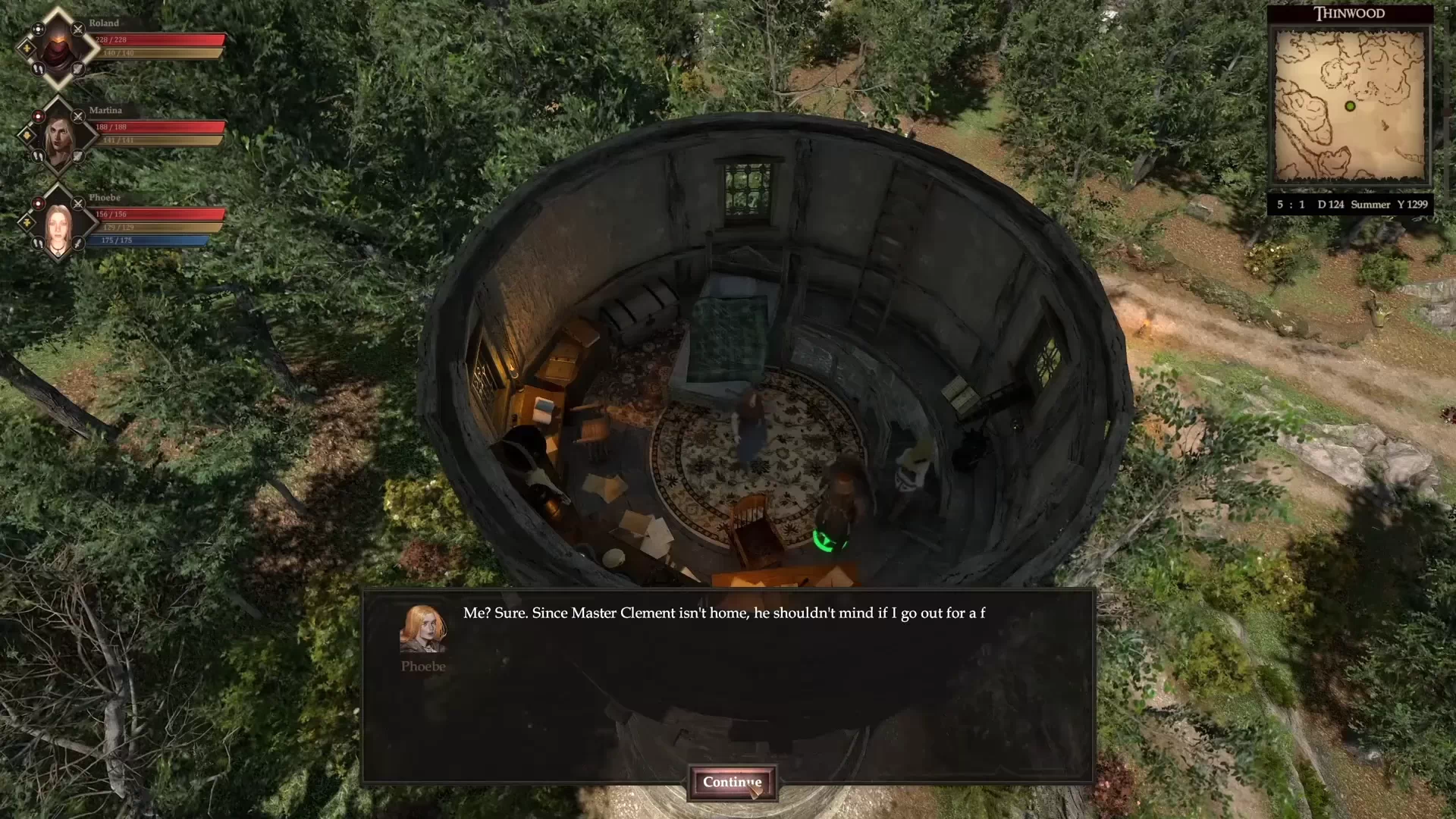Toggle Phoebe's crossed swords icon
Viewport: 1456px width, 819px height.
[x=78, y=203]
